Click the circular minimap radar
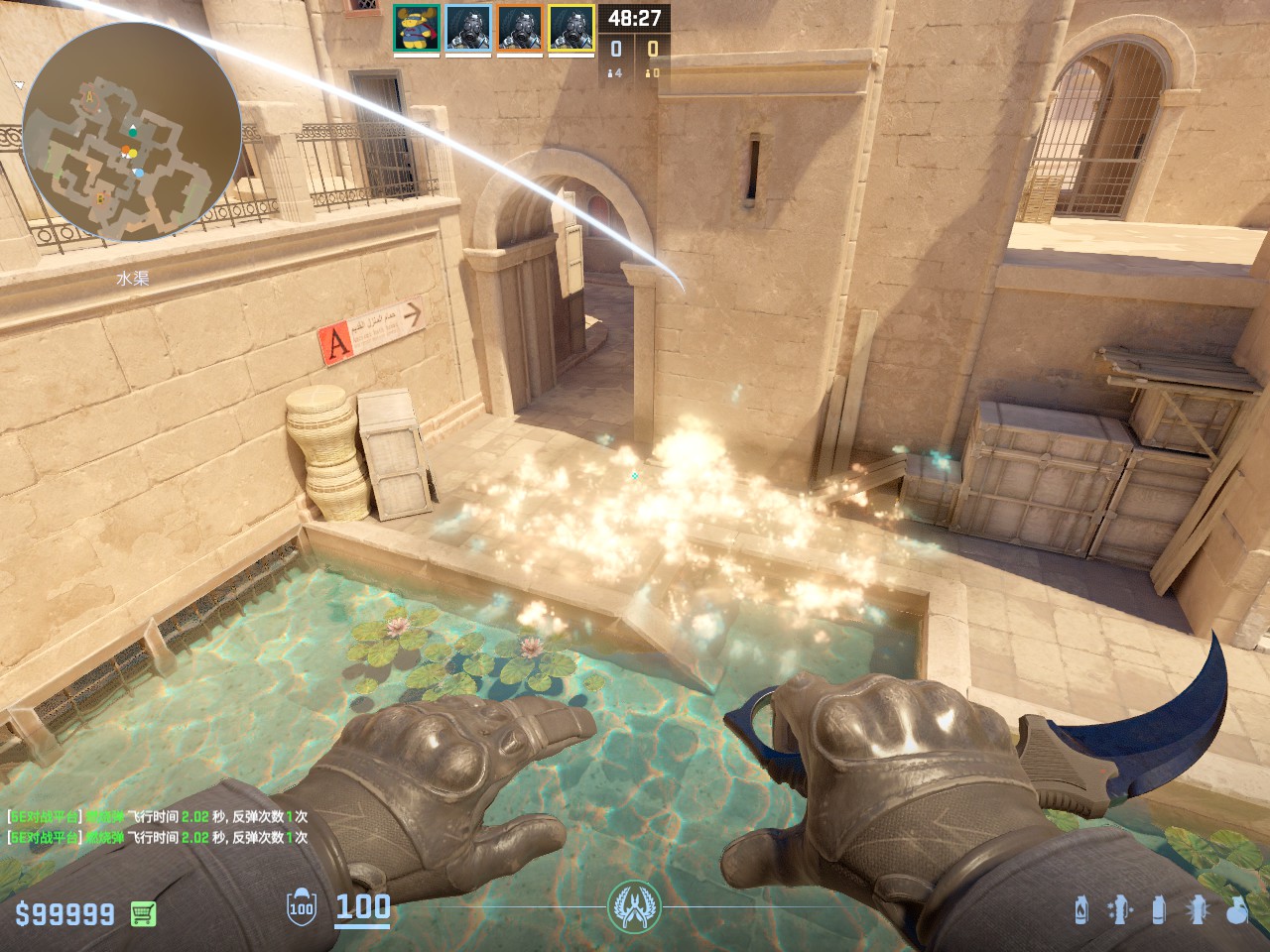Viewport: 1270px width, 952px height. [131, 132]
